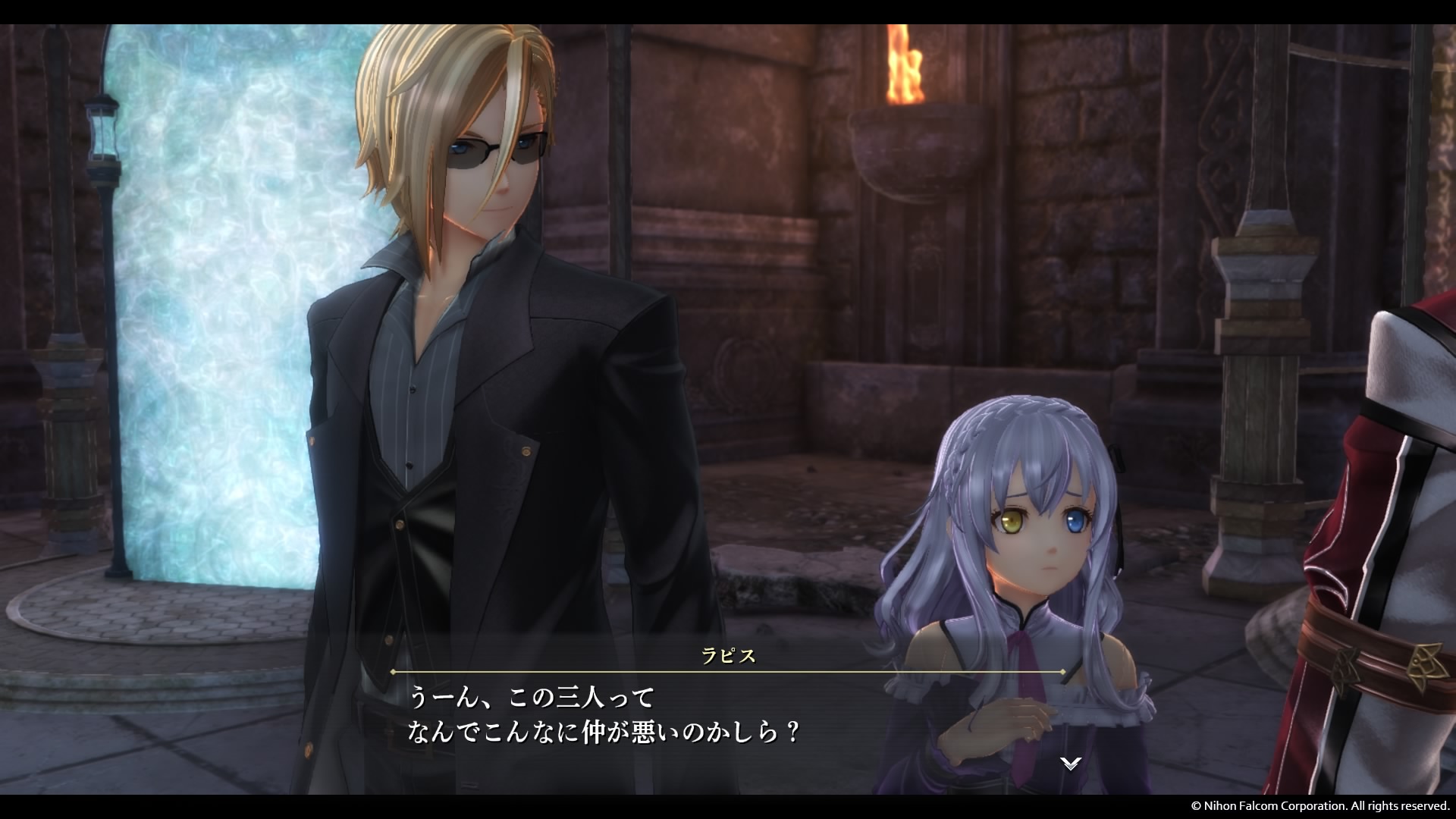Advance dialogue with the down arrow indicator
The image size is (1456, 819).
pyautogui.click(x=1070, y=764)
